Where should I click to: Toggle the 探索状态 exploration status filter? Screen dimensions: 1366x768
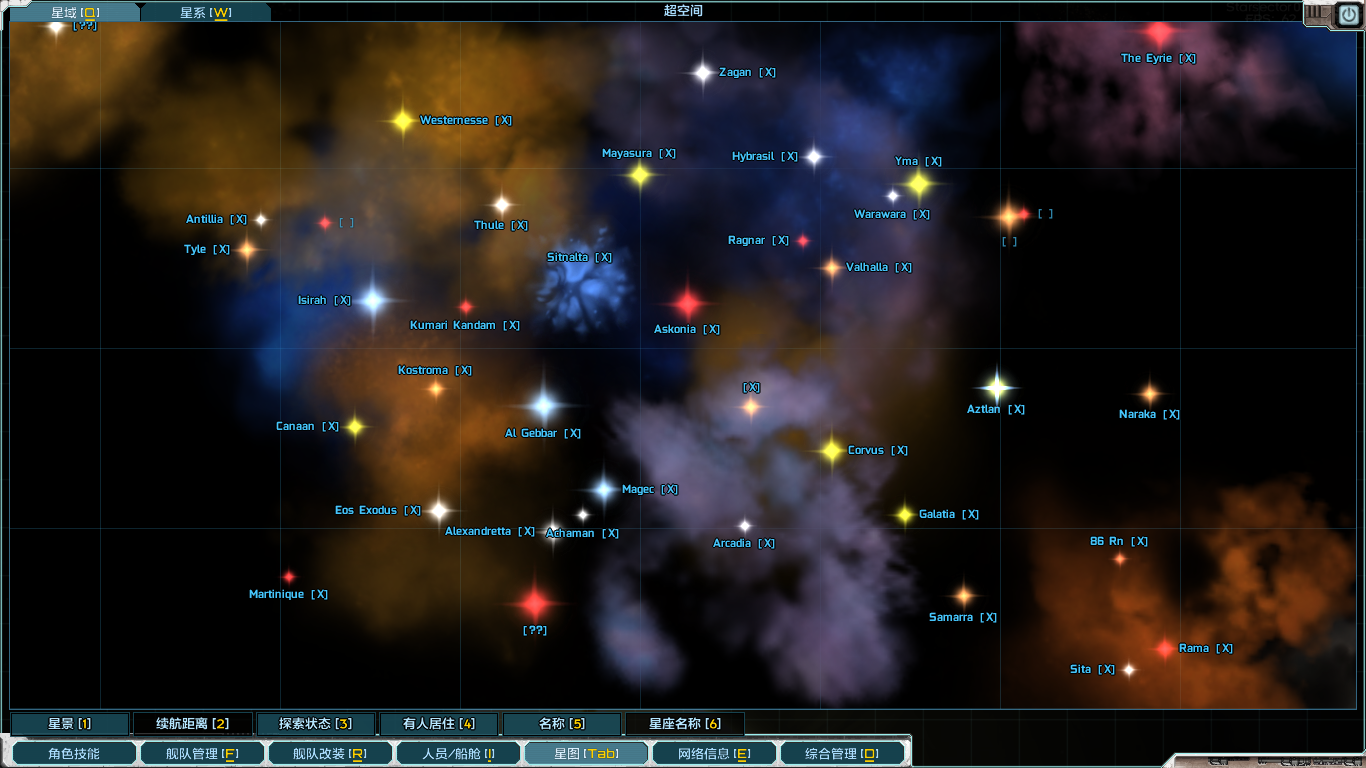point(316,723)
